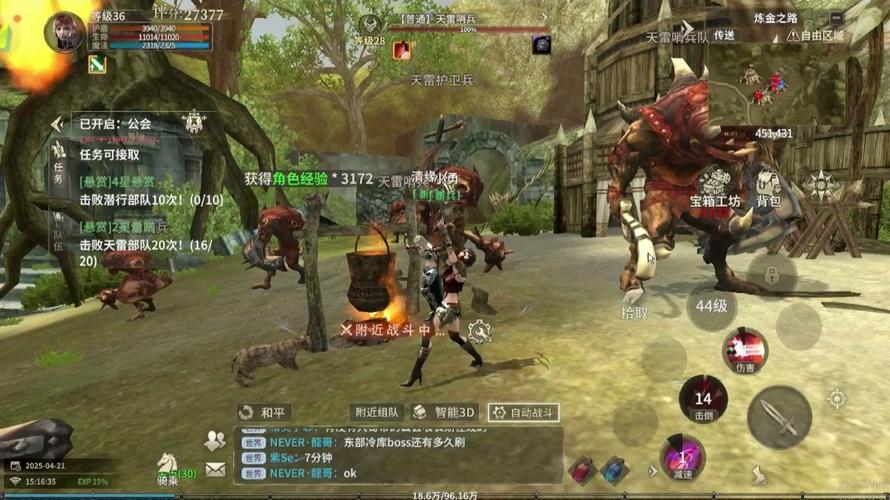This screenshot has width=890, height=500.
Task: Open the mail envelope icon
Action: pos(215,468)
